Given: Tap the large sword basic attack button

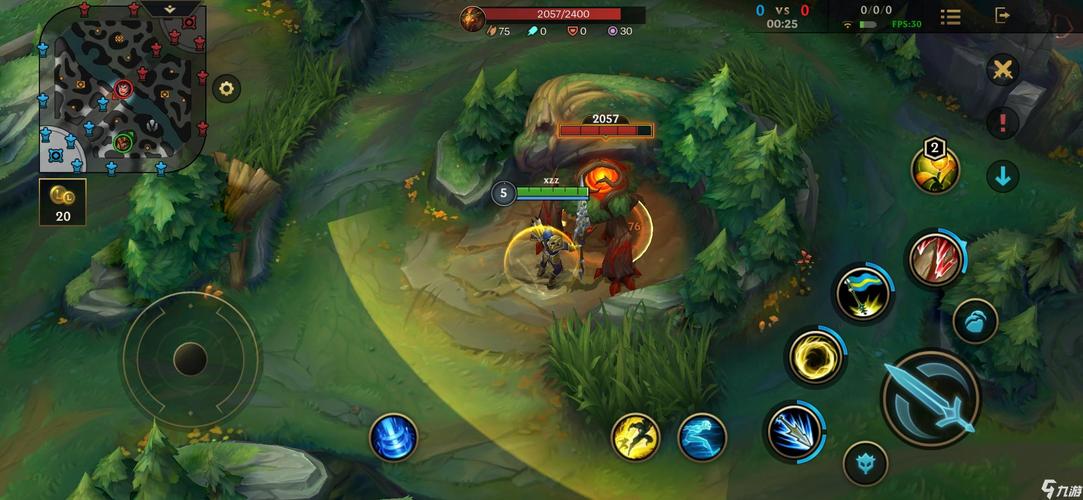Looking at the screenshot, I should [930, 398].
